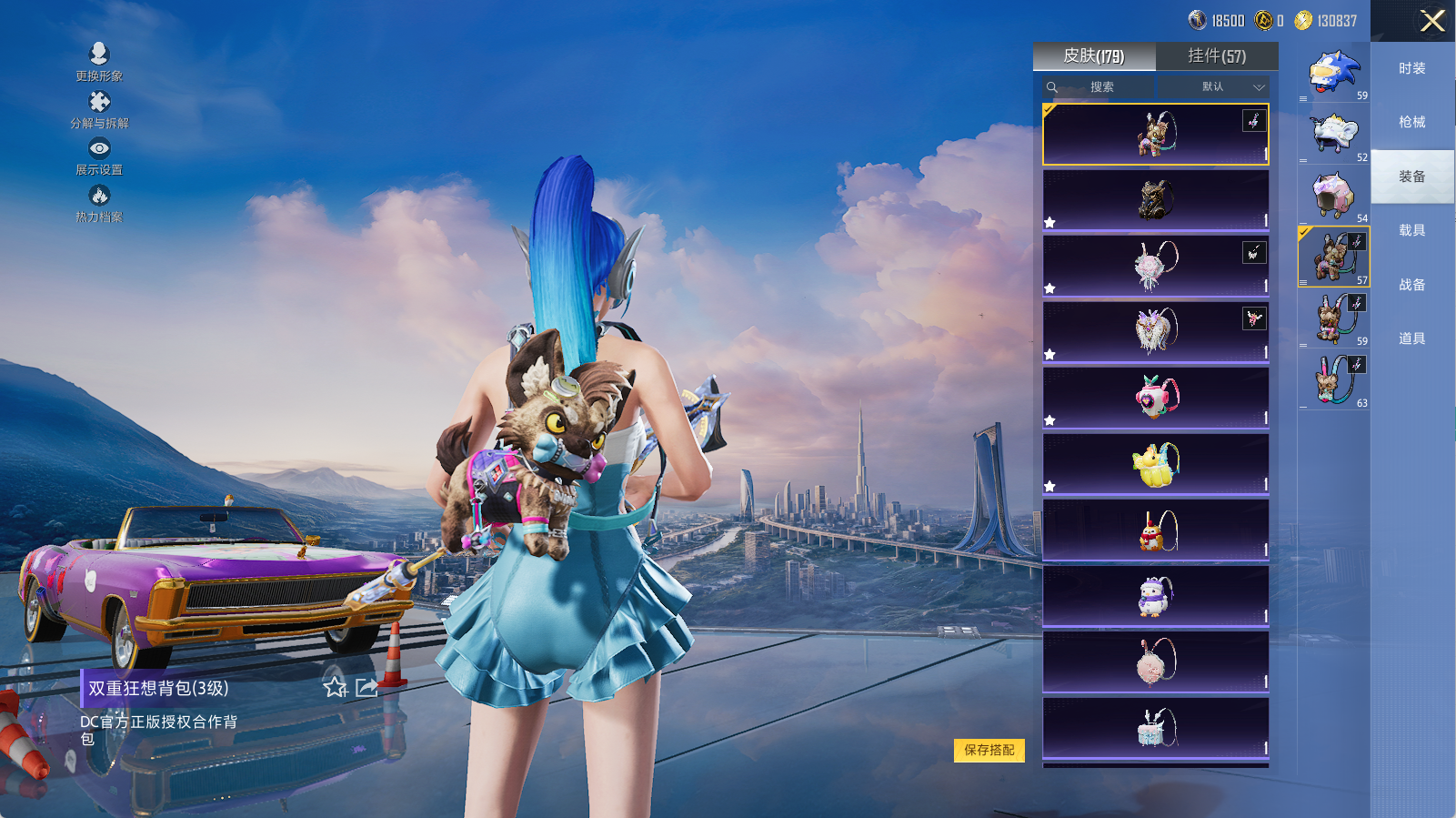Share the backpack via share icon
Viewport: 1456px width, 818px height.
point(367,688)
